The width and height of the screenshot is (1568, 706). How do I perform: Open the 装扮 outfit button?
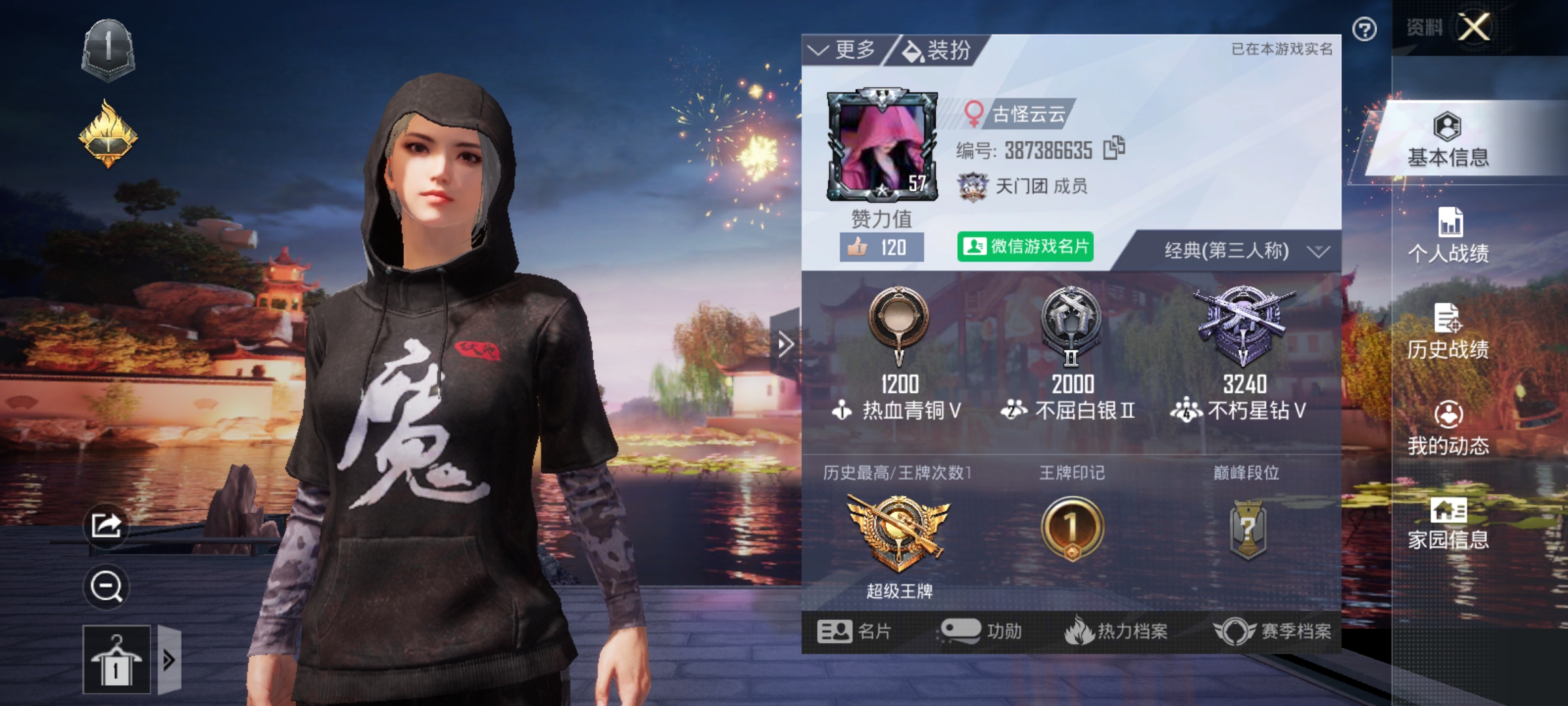937,50
